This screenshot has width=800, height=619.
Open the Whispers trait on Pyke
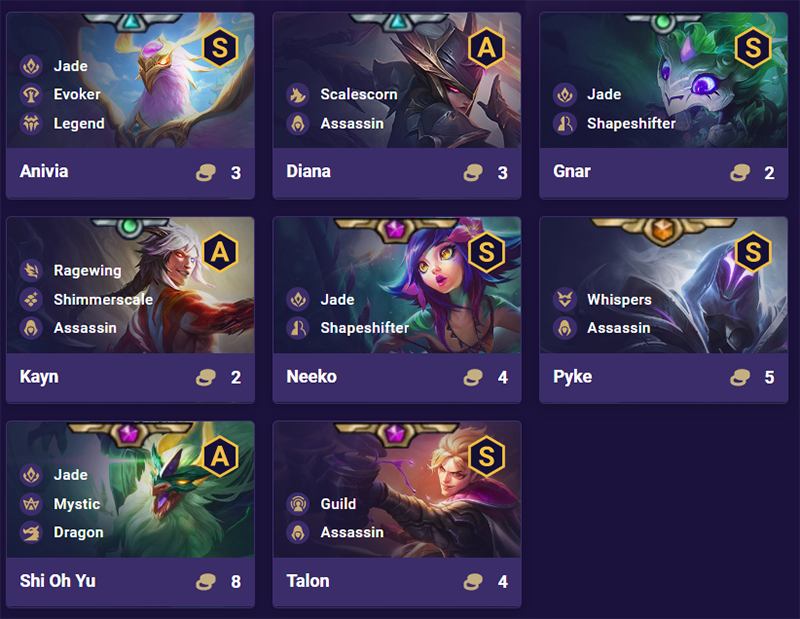[x=618, y=299]
